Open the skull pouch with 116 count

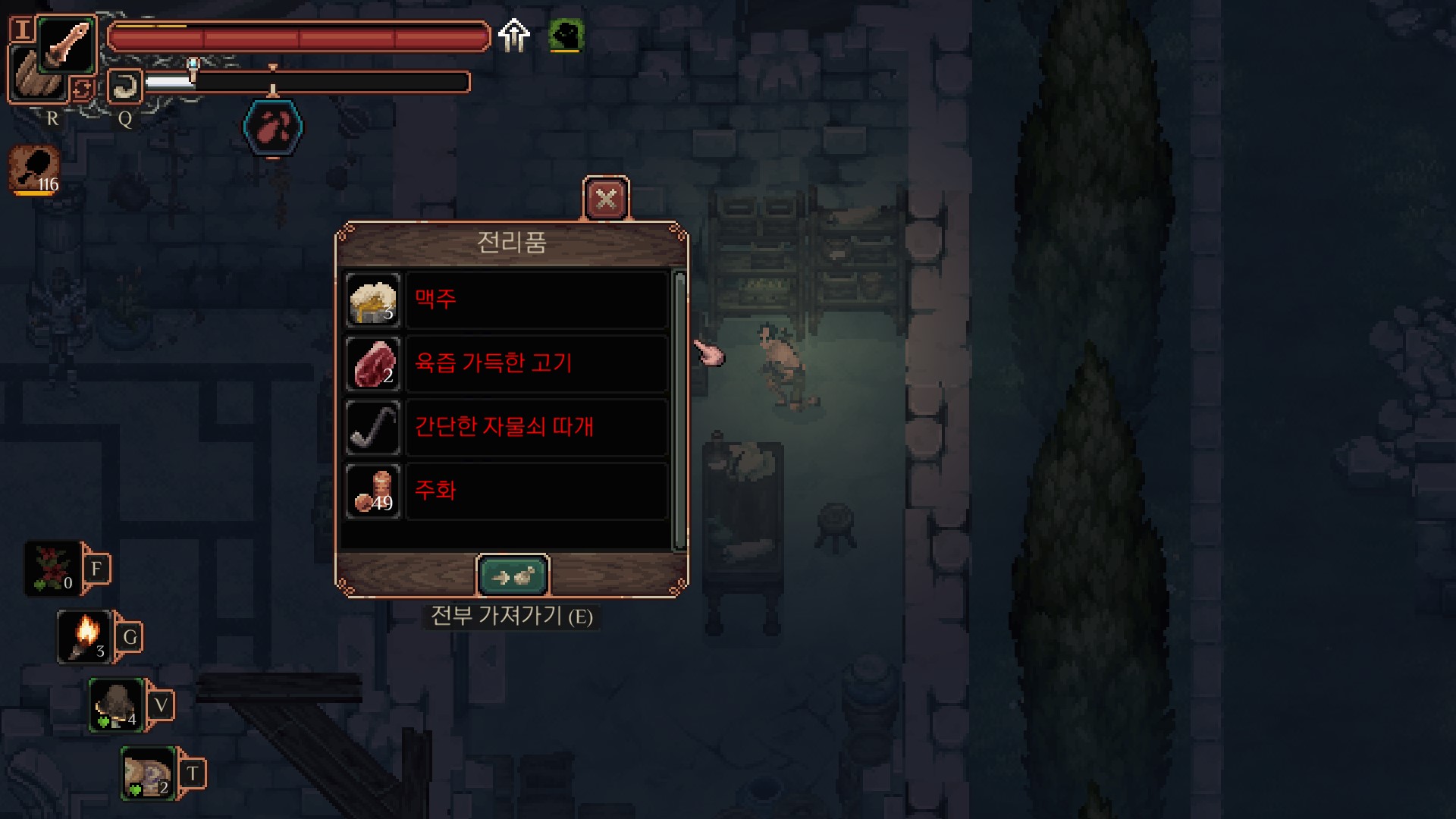coord(35,169)
